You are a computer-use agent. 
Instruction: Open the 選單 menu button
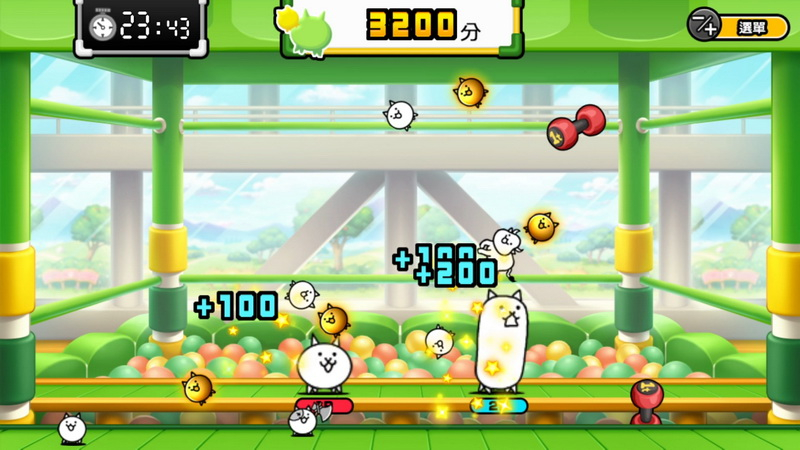coord(738,25)
